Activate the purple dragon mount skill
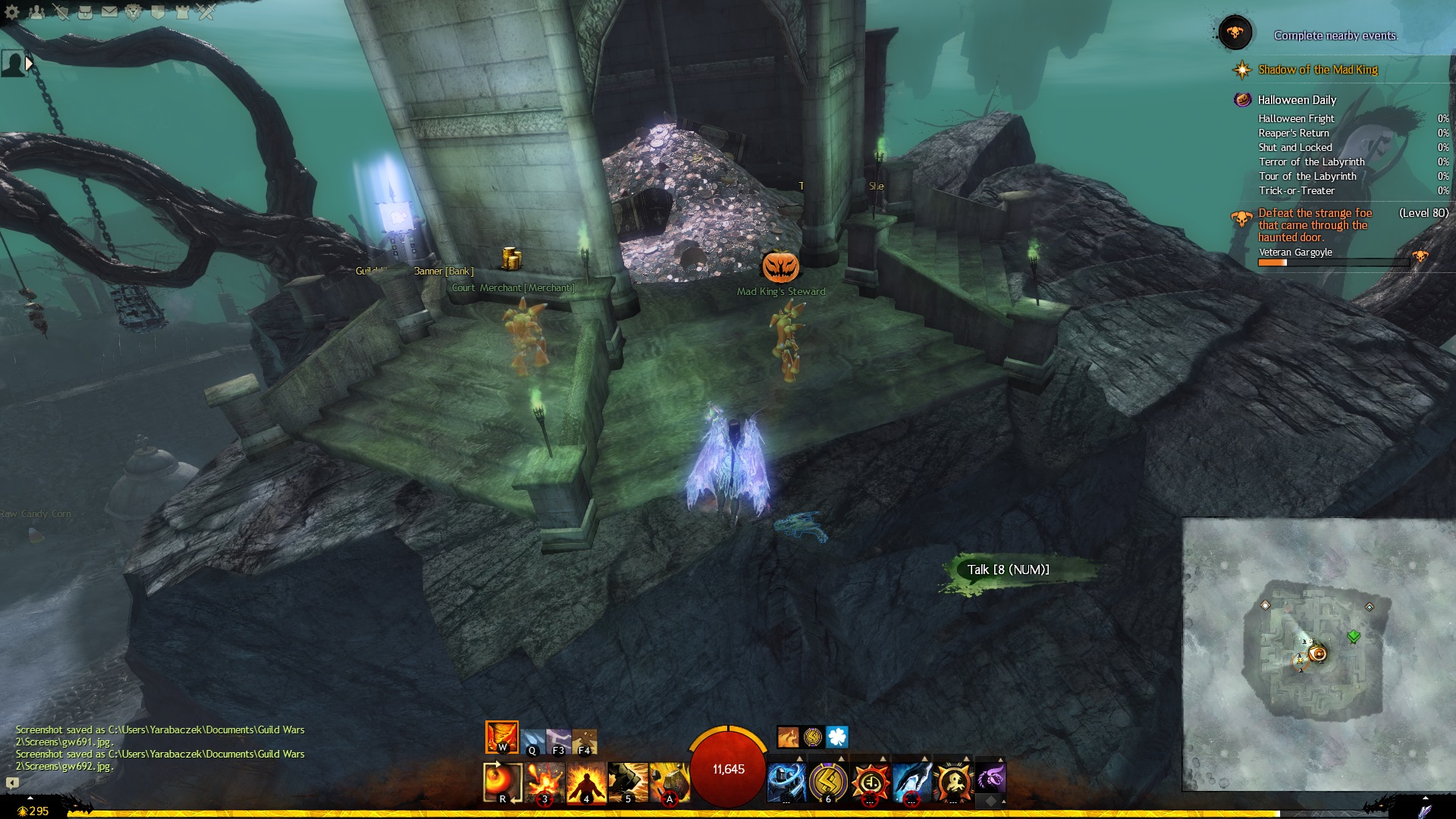Image resolution: width=1456 pixels, height=819 pixels. (x=990, y=779)
